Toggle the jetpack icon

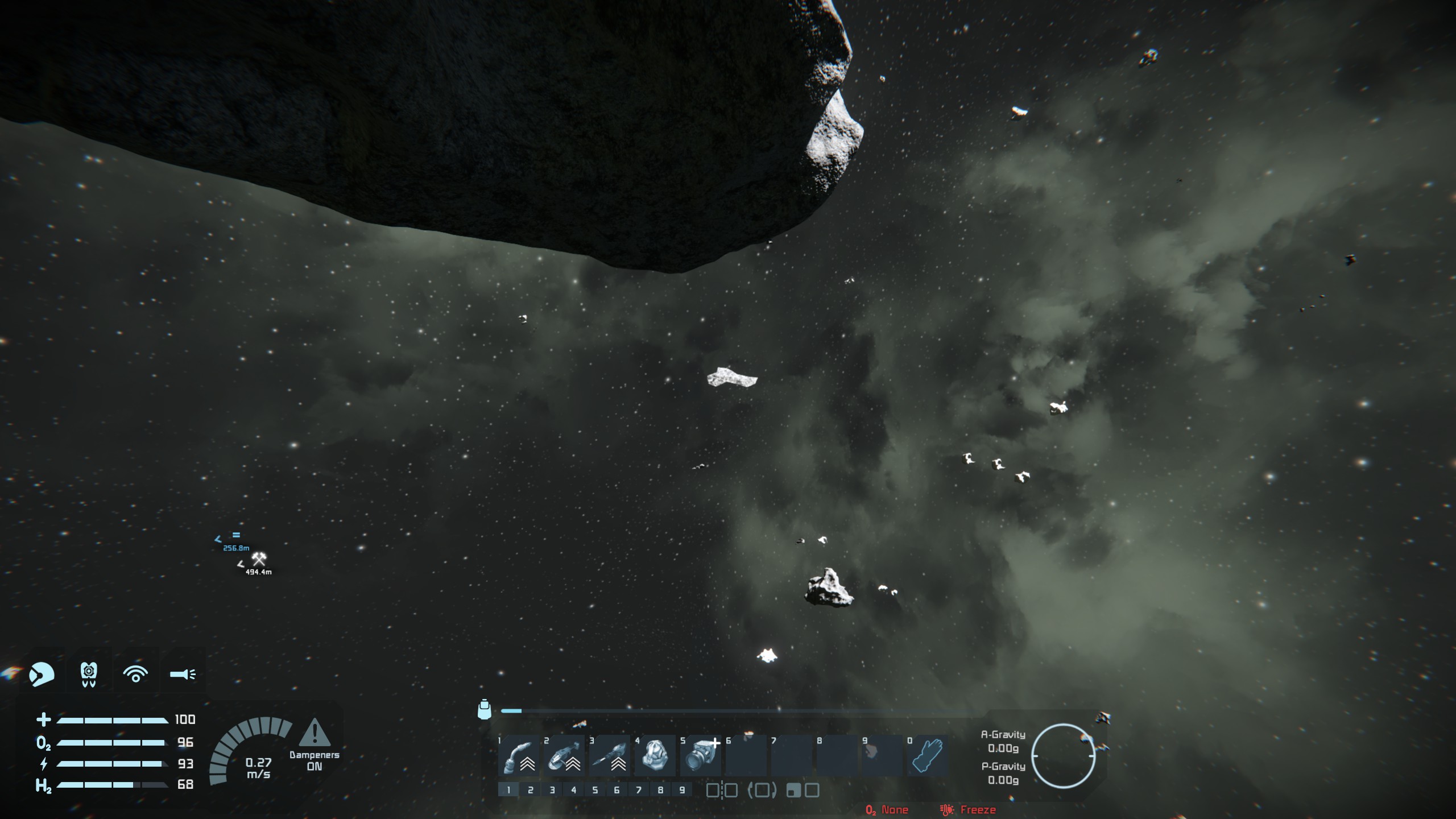[89, 674]
